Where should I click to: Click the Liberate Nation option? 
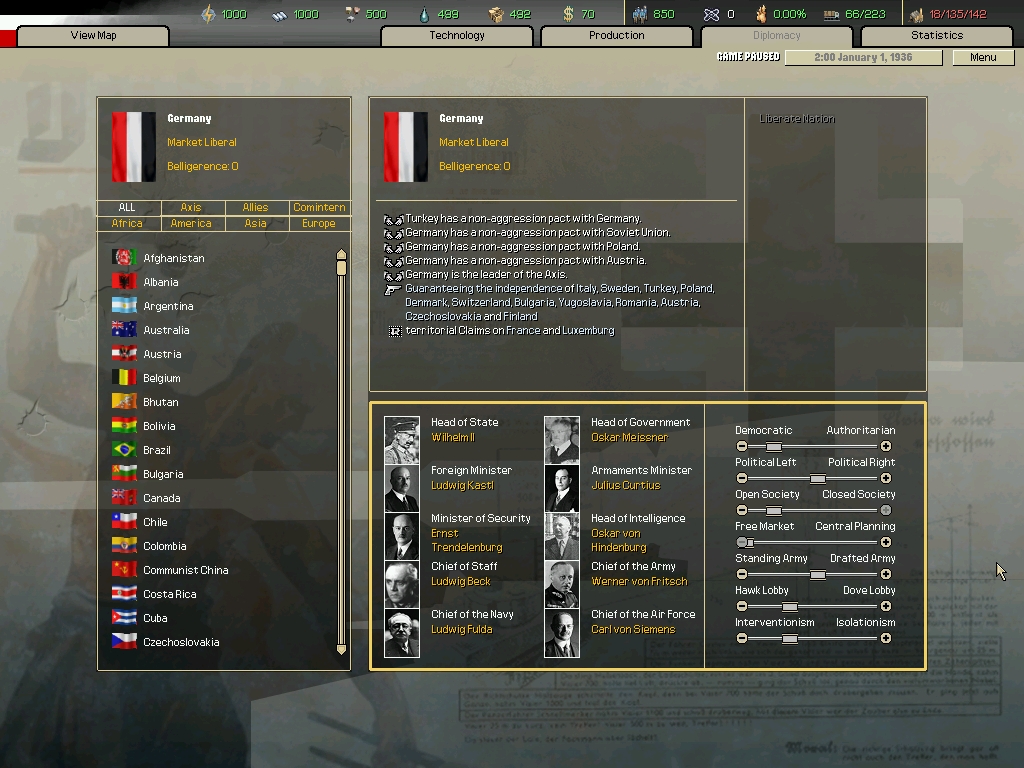pyautogui.click(x=797, y=119)
